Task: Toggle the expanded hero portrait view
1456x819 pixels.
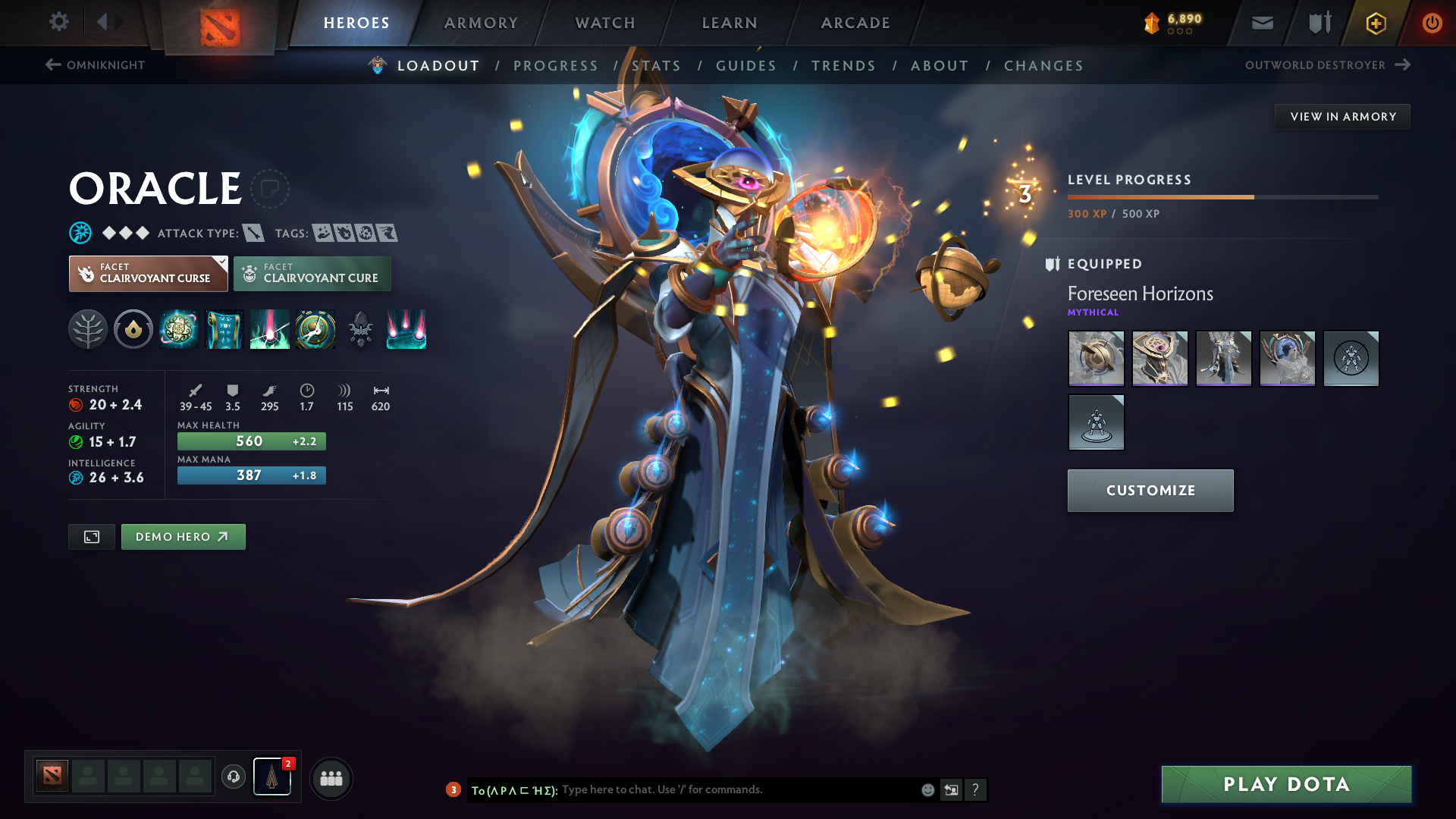Action: pyautogui.click(x=91, y=536)
